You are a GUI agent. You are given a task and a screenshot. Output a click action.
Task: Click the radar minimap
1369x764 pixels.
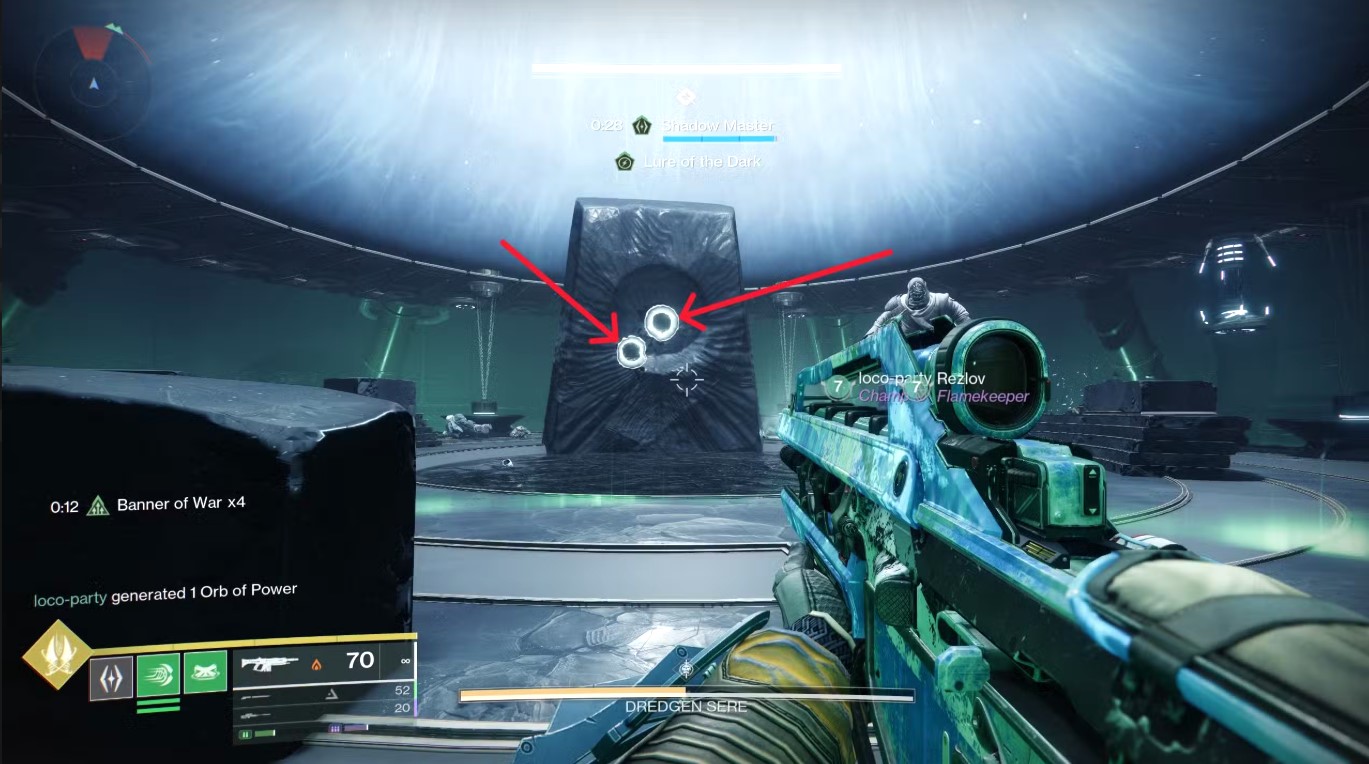tap(92, 72)
